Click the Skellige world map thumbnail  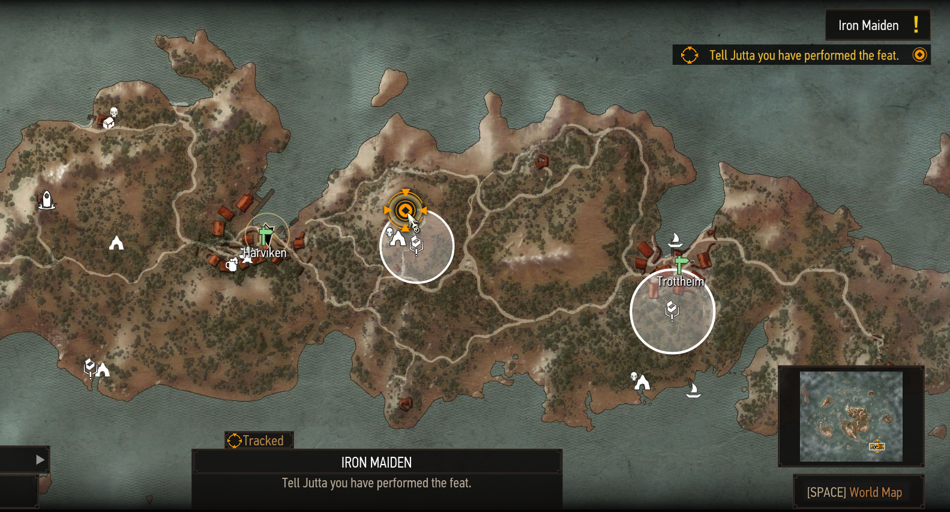click(852, 416)
